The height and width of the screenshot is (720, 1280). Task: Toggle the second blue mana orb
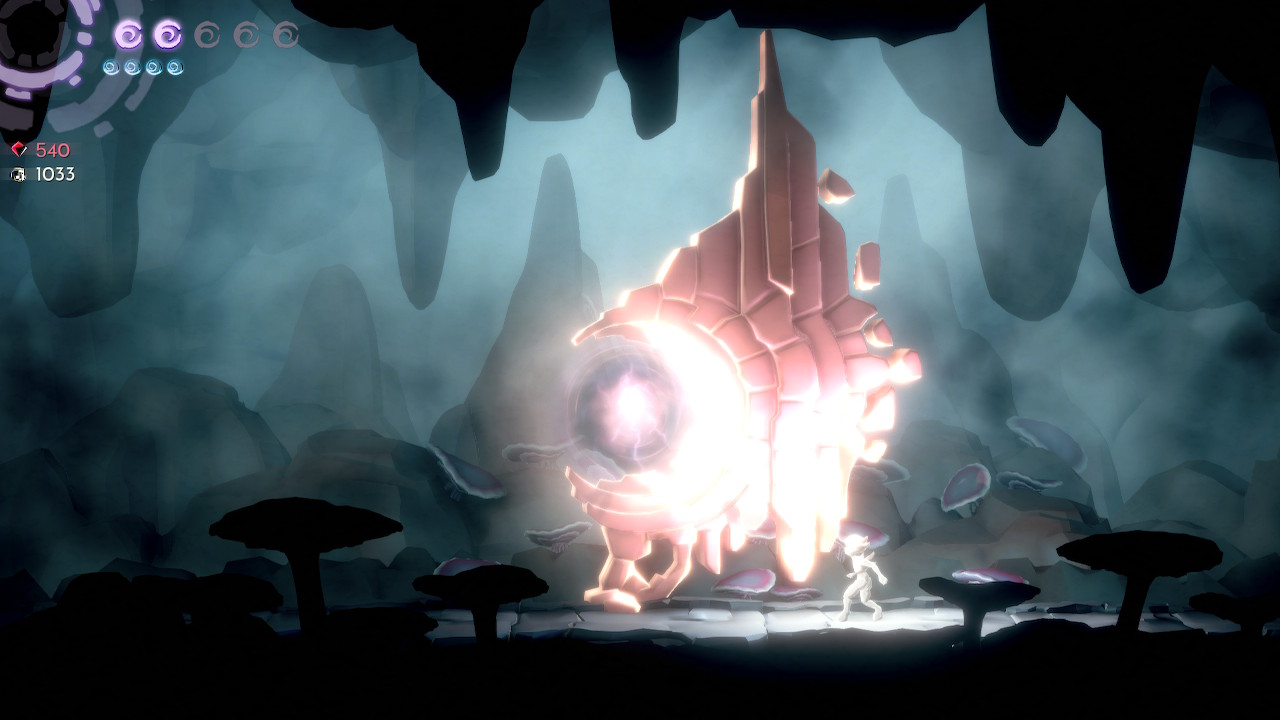tap(131, 66)
